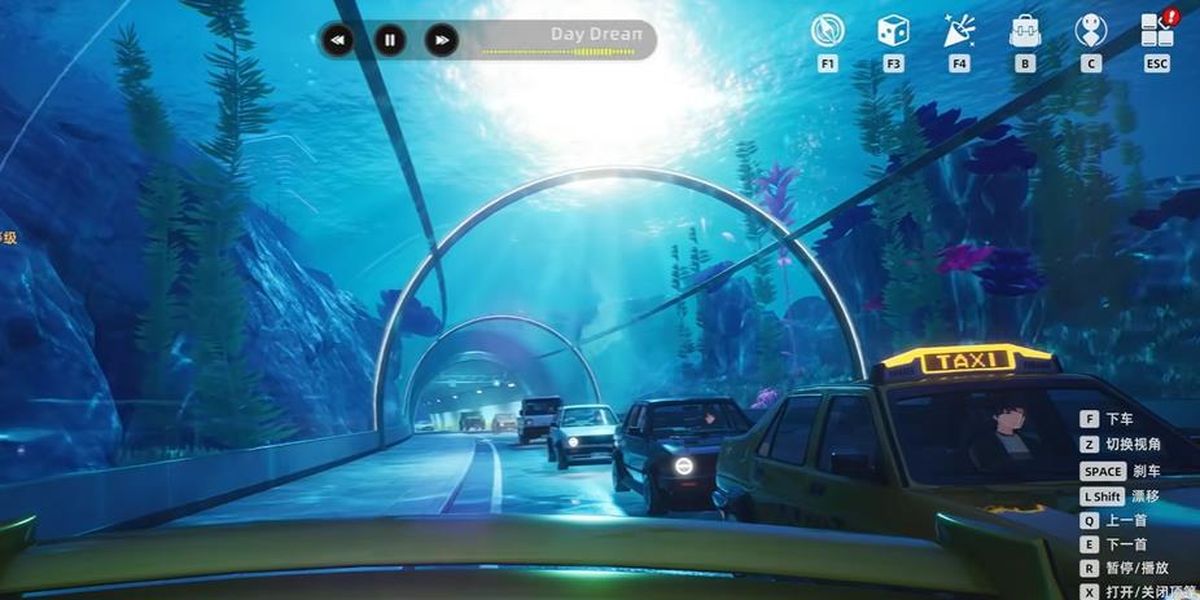Open the party popper celebration icon

point(959,31)
